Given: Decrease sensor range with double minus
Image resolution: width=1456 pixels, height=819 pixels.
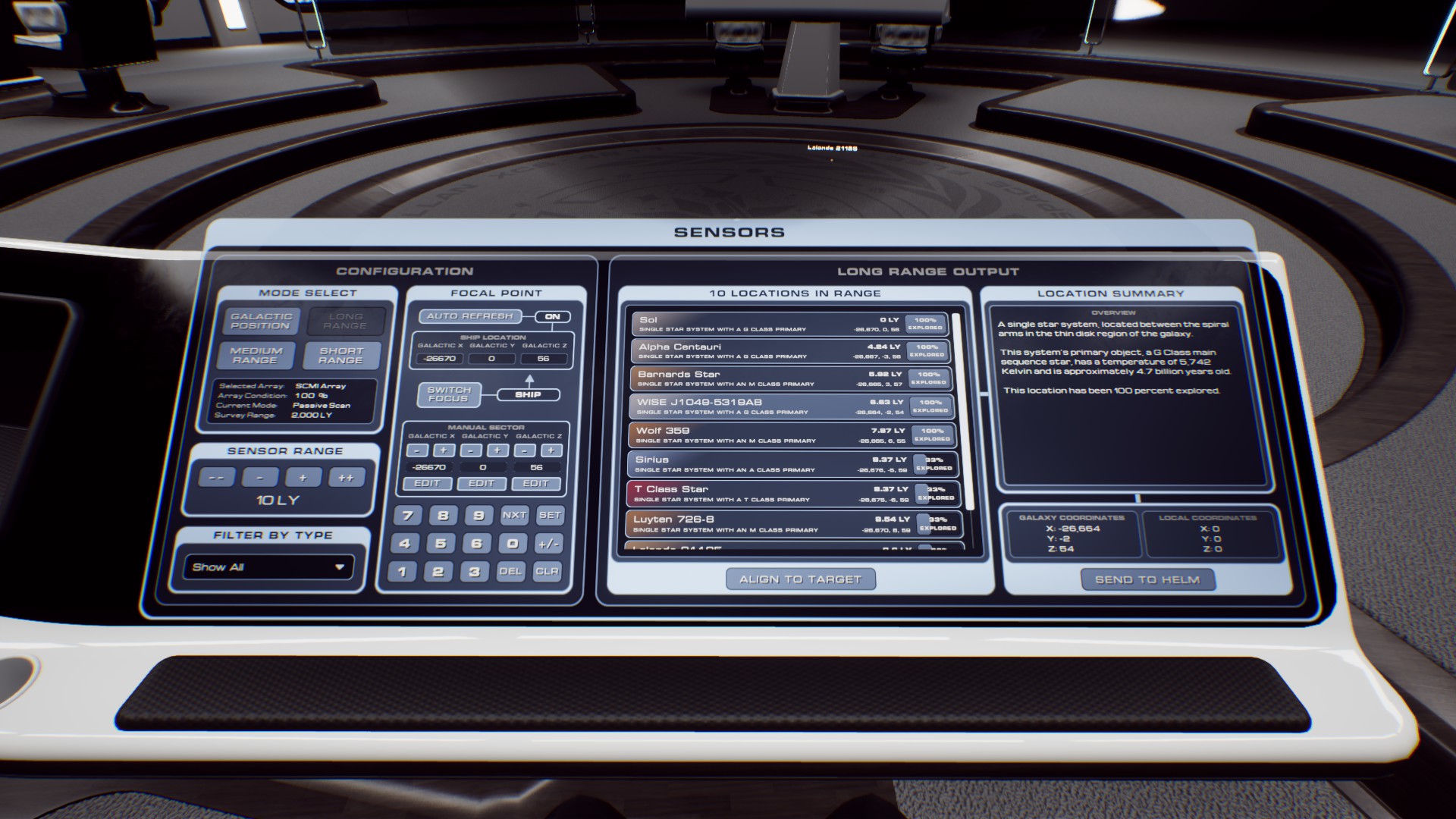Looking at the screenshot, I should (216, 478).
